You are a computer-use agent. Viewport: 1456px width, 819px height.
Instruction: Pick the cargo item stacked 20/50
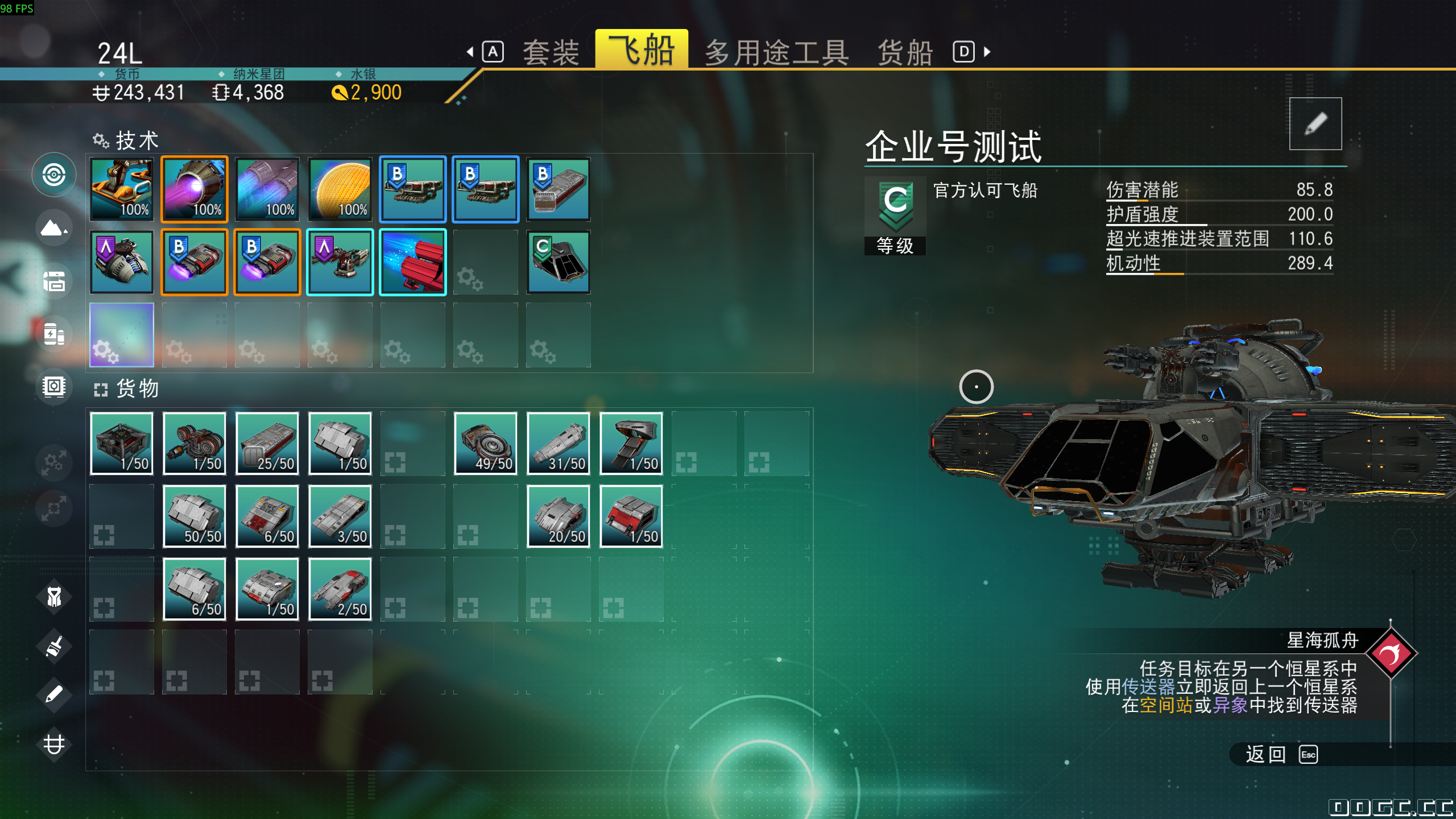point(559,516)
